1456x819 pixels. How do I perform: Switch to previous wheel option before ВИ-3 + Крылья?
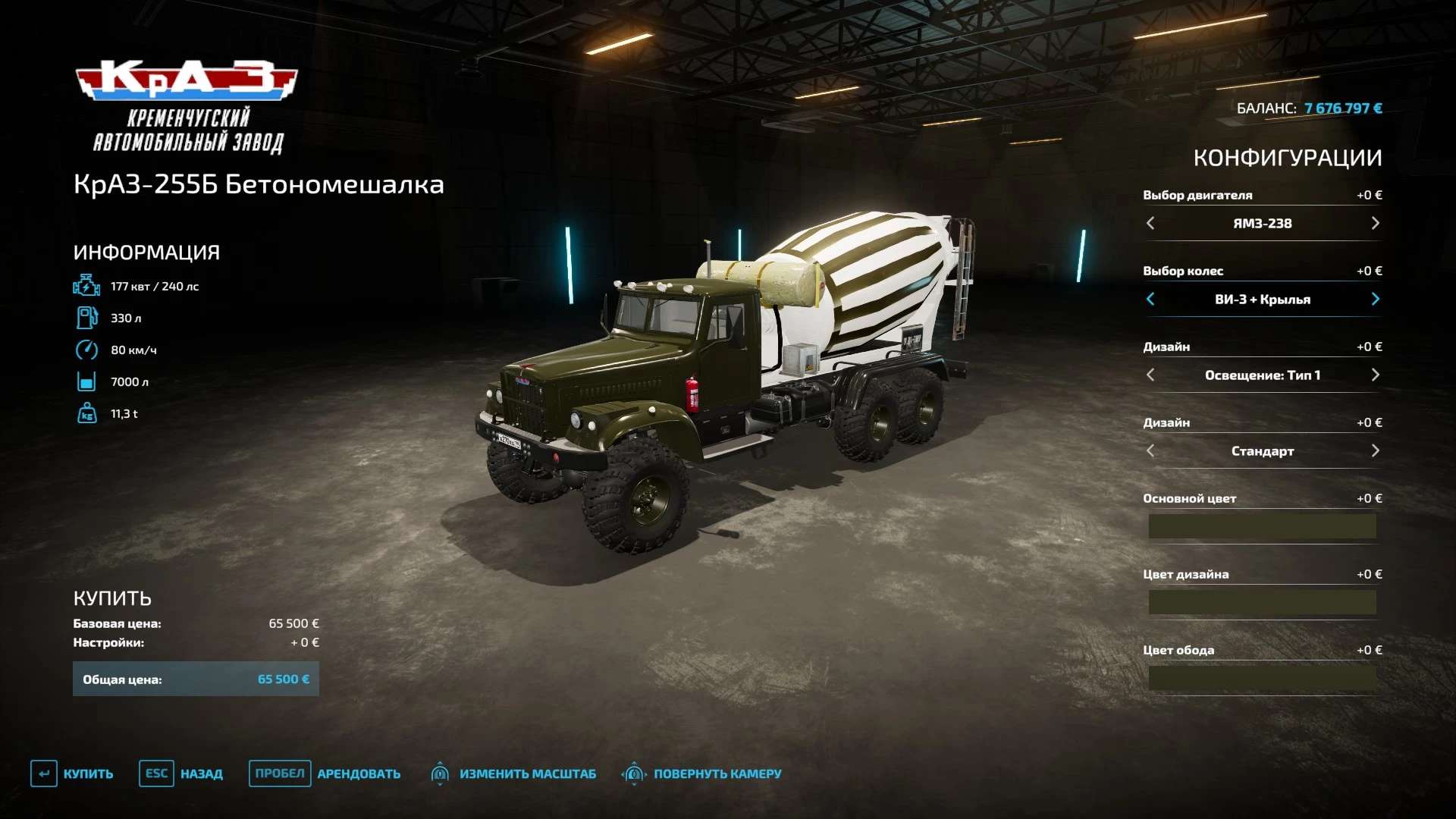pyautogui.click(x=1150, y=299)
